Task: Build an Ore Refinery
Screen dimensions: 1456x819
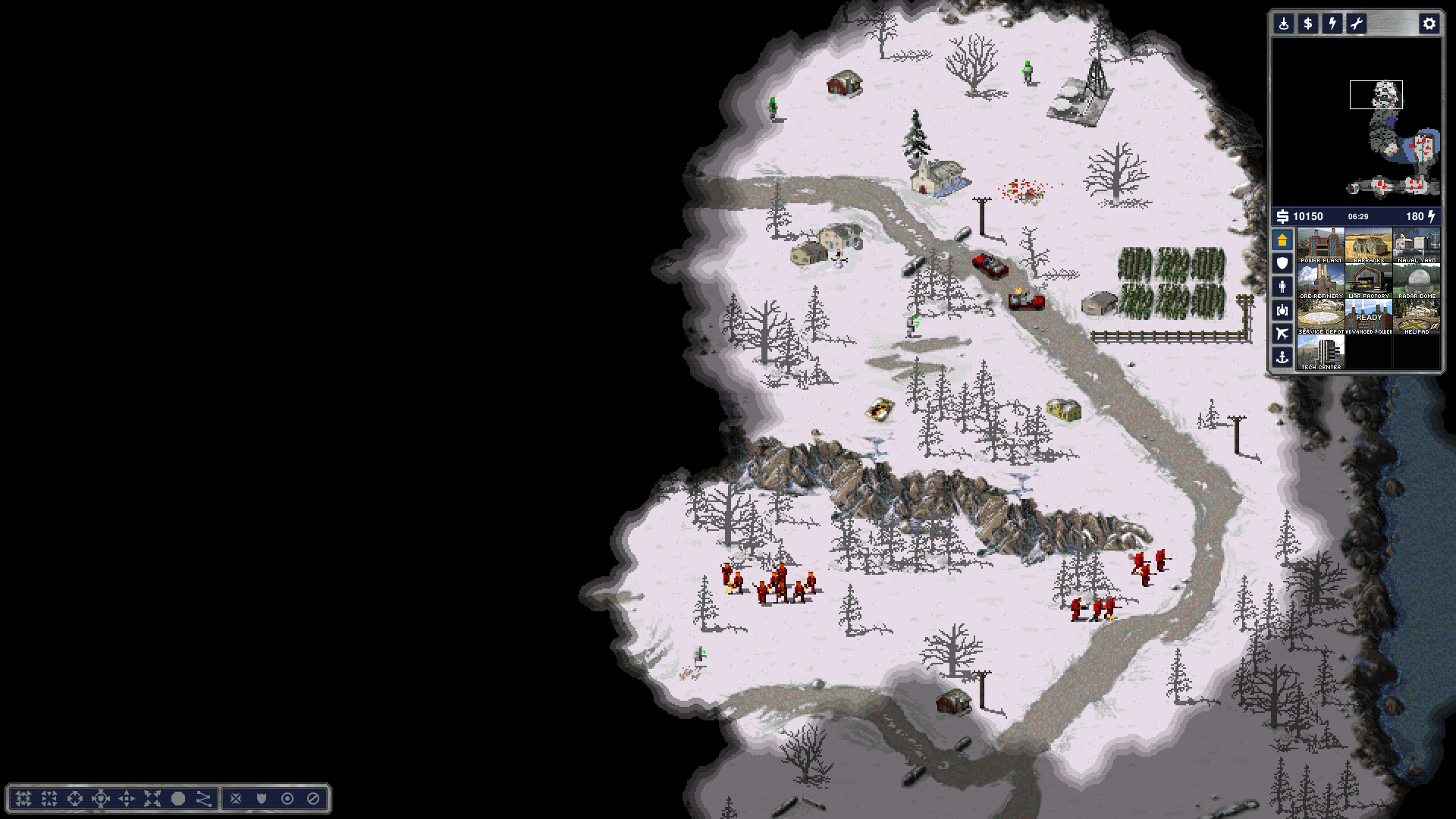Action: pyautogui.click(x=1320, y=281)
